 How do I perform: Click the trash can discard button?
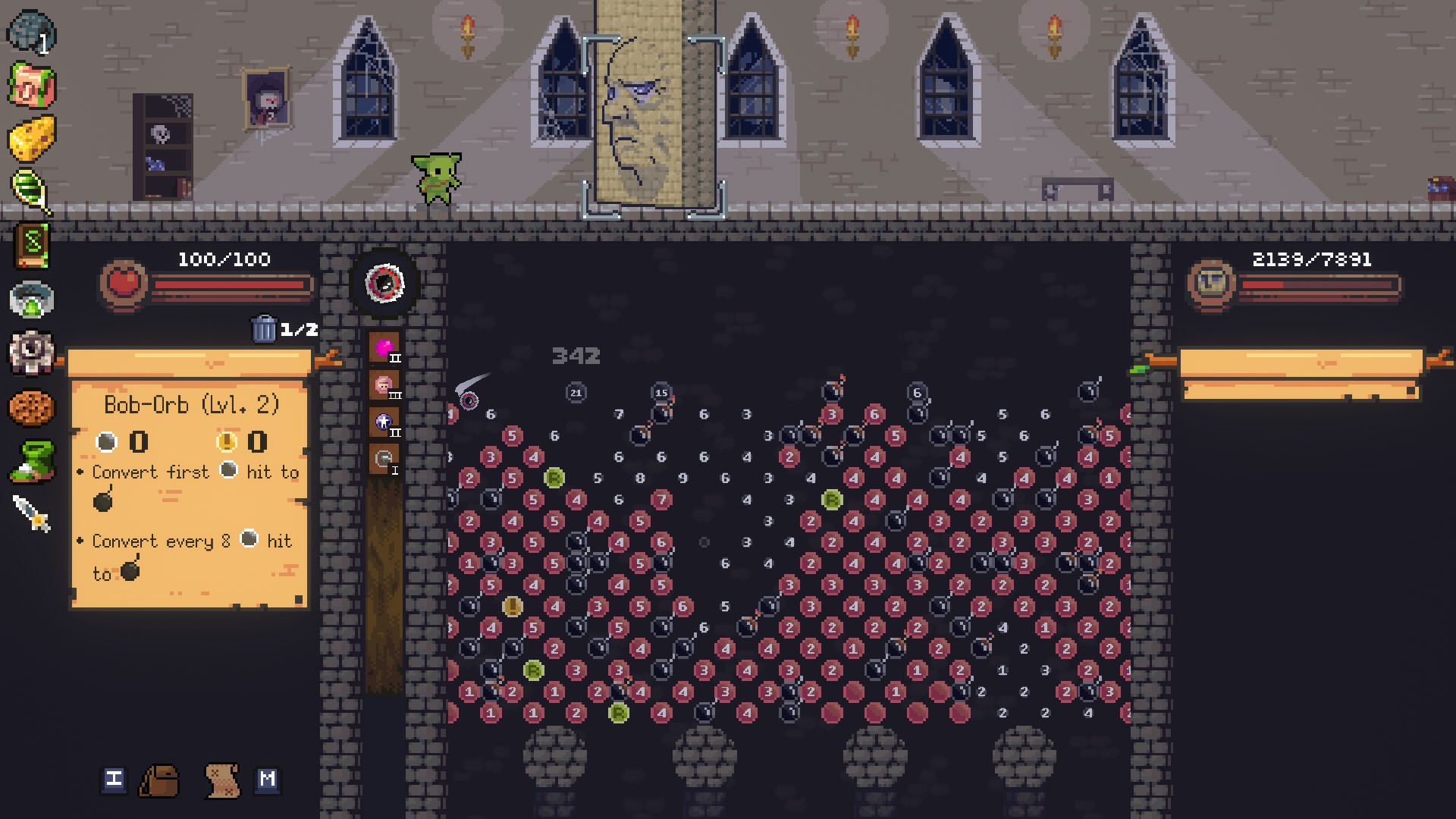click(264, 329)
